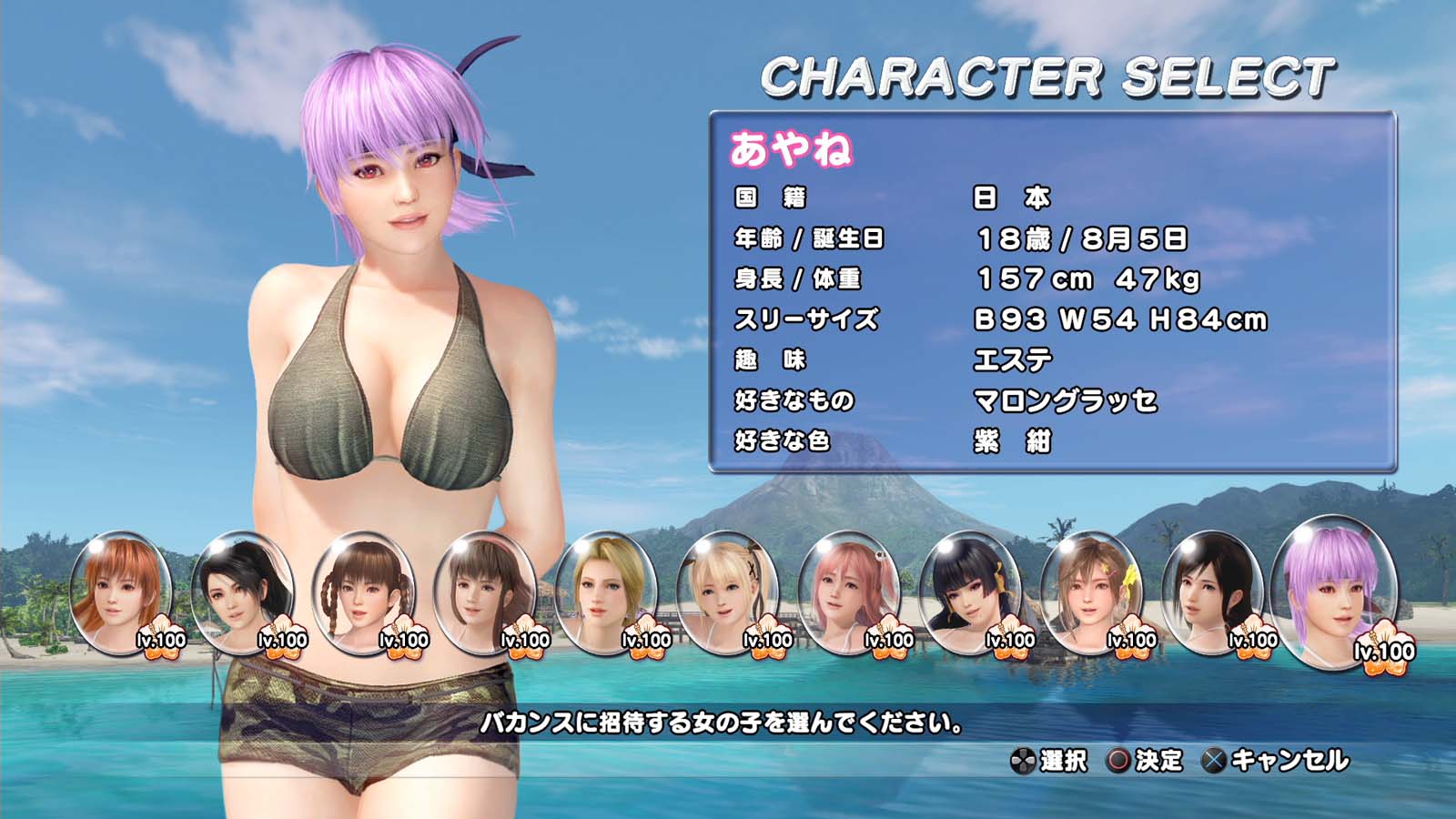Choose the girl with a yellow hair flower

(1091, 593)
